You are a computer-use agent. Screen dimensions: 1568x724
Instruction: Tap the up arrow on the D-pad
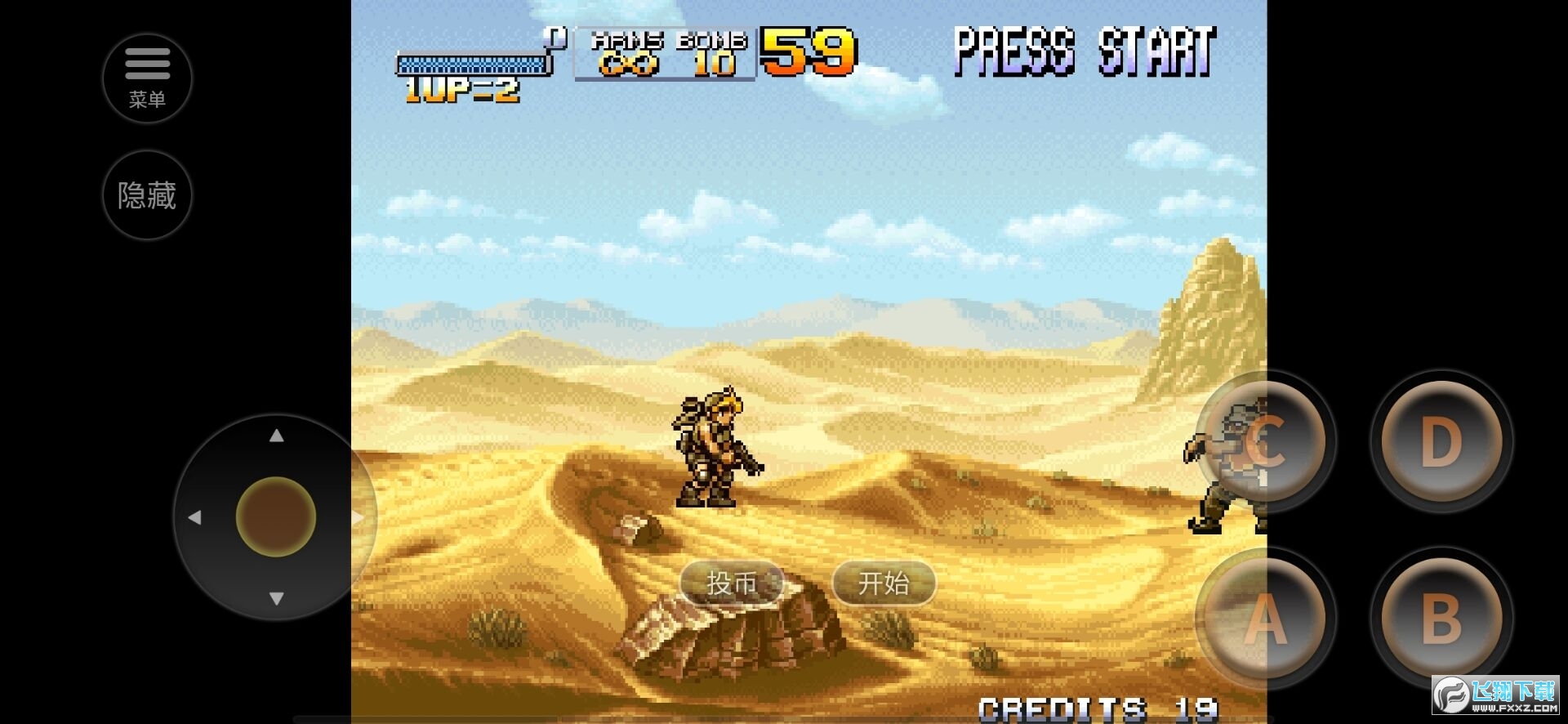(275, 436)
